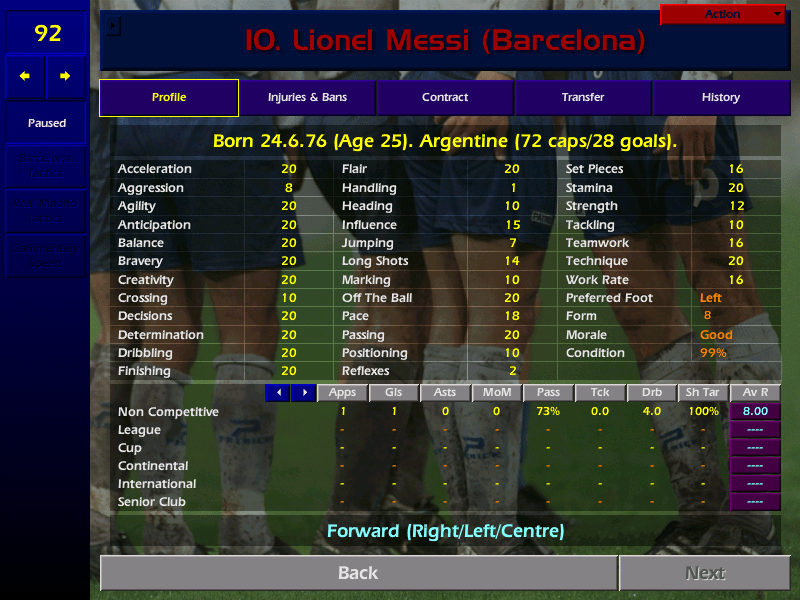Viewport: 800px width, 600px height.
Task: Toggle the Paused button
Action: [x=47, y=123]
